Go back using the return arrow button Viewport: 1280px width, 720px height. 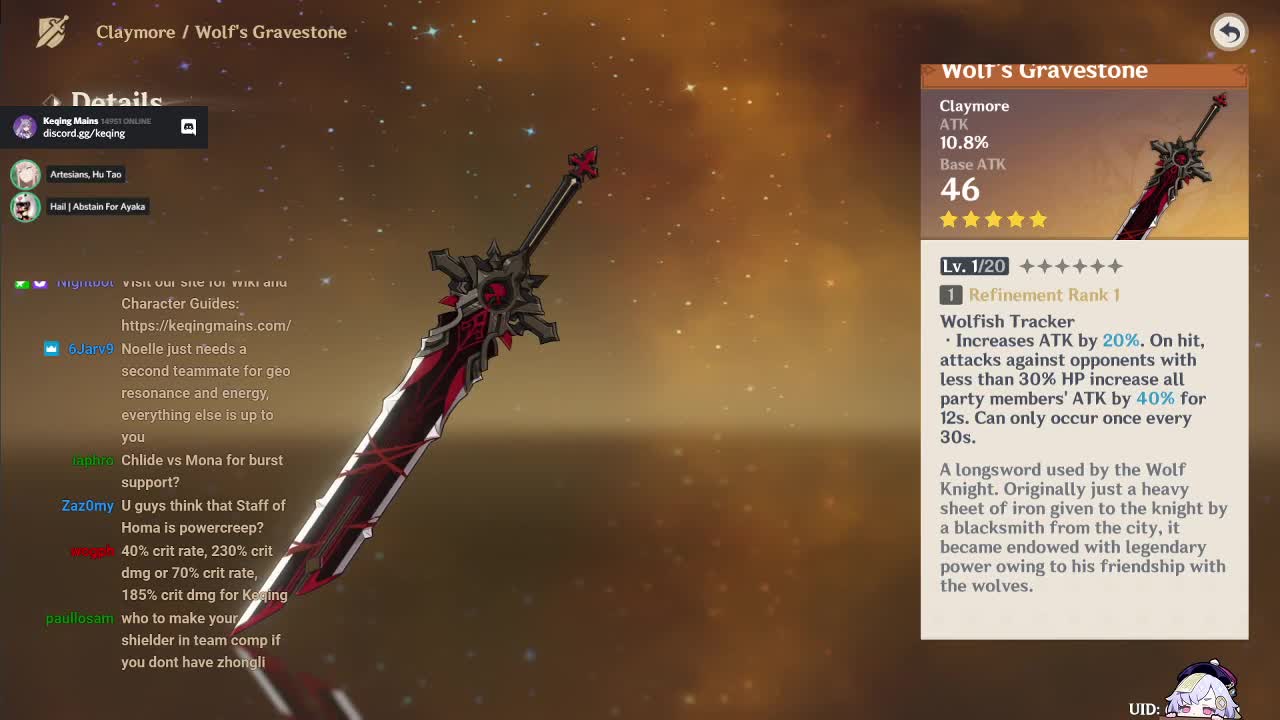1229,32
